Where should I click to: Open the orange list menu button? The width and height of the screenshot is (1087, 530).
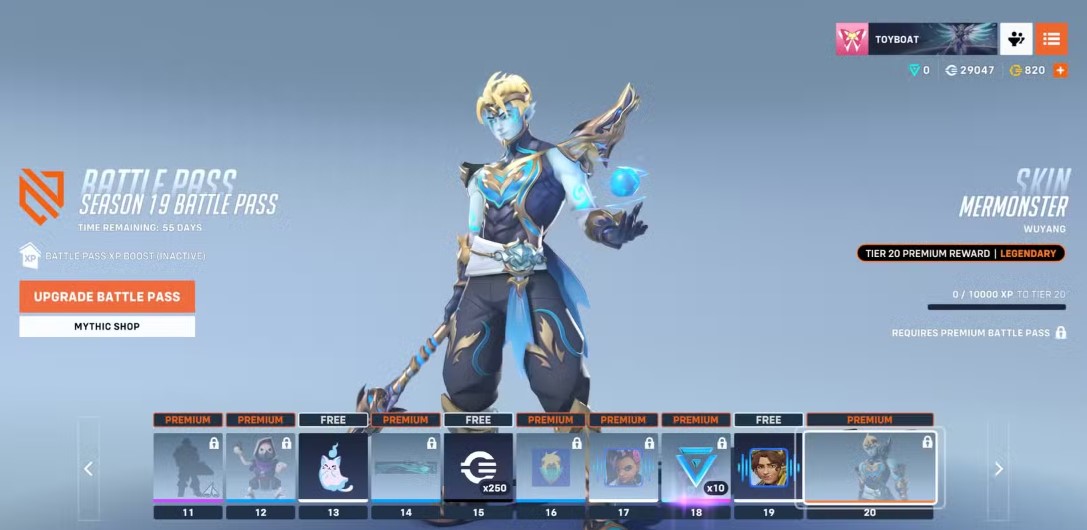click(x=1051, y=39)
